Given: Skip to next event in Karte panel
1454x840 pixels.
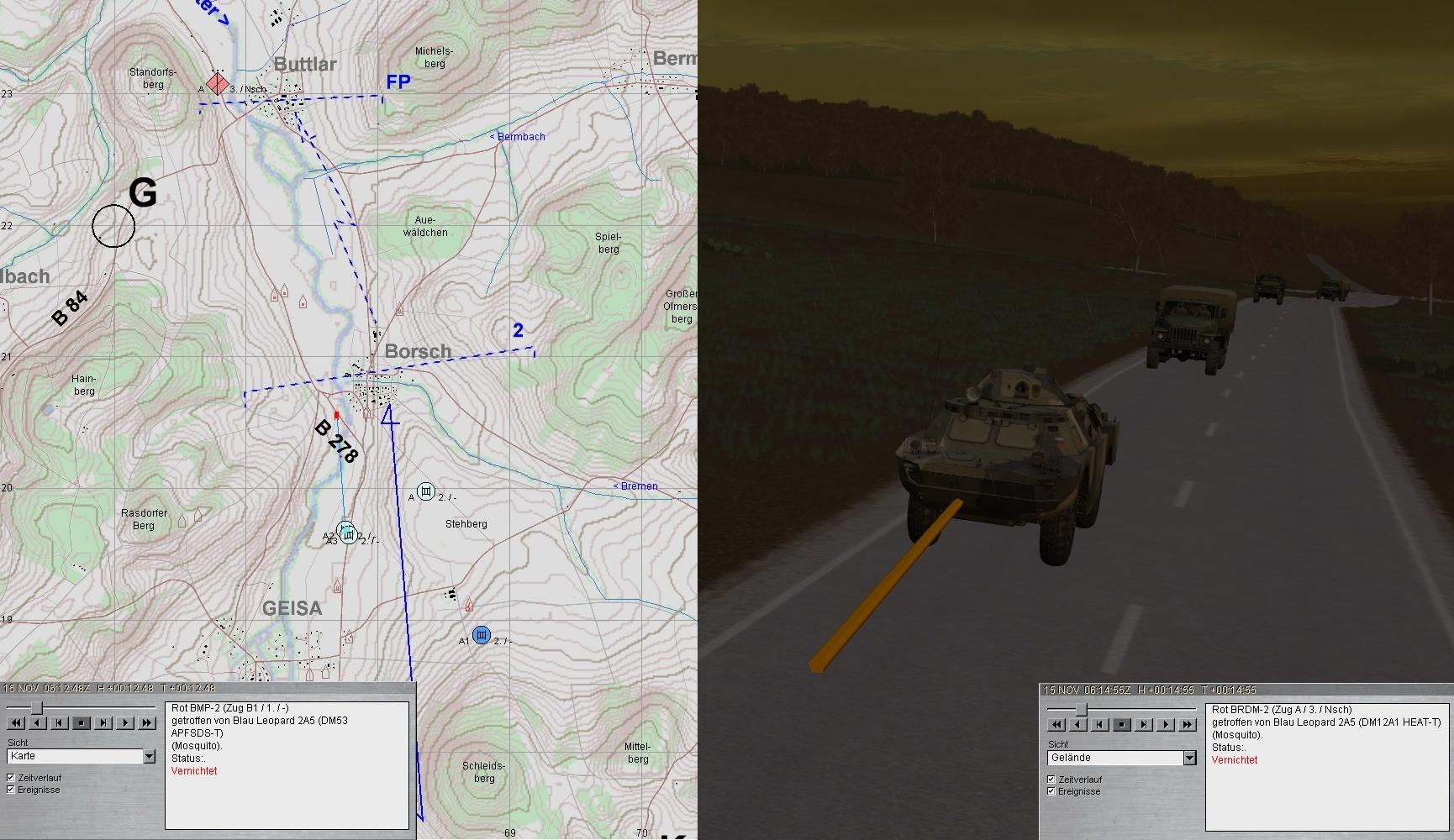Looking at the screenshot, I should point(103,722).
